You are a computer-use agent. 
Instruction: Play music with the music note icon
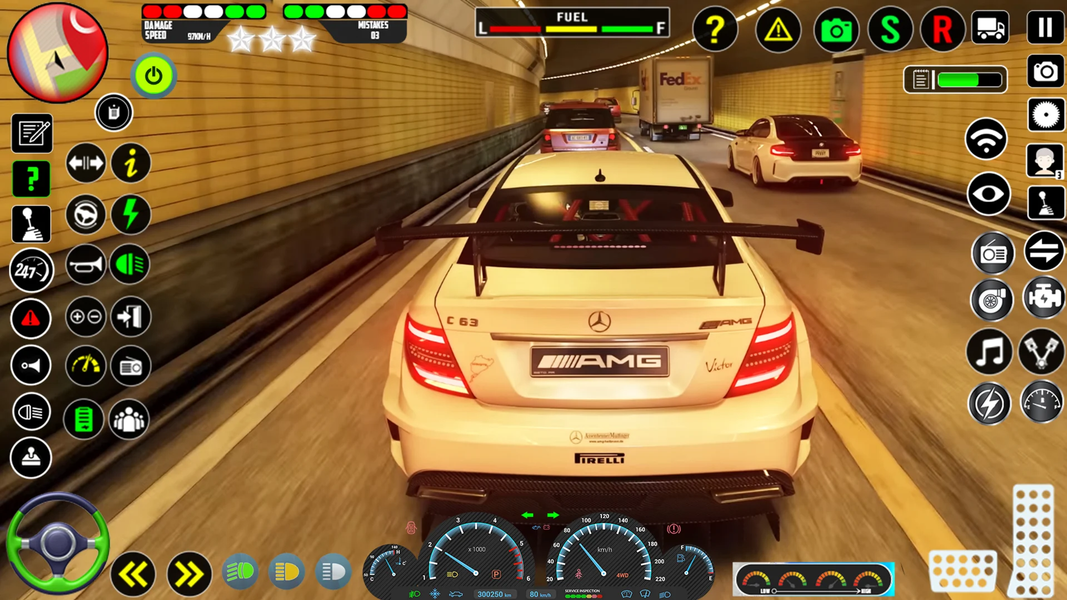click(989, 352)
